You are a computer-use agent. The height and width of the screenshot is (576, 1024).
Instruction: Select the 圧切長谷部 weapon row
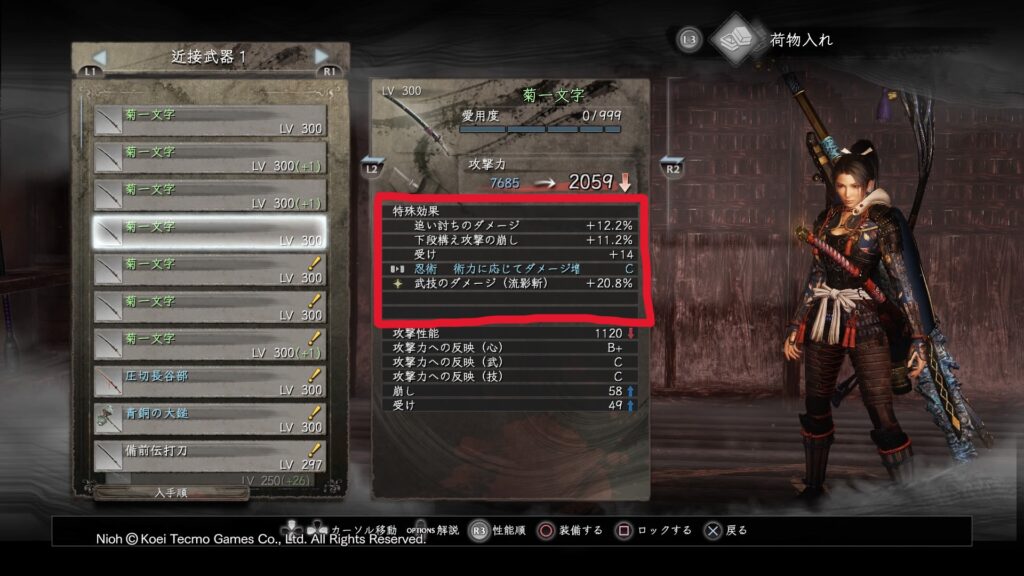[x=210, y=381]
